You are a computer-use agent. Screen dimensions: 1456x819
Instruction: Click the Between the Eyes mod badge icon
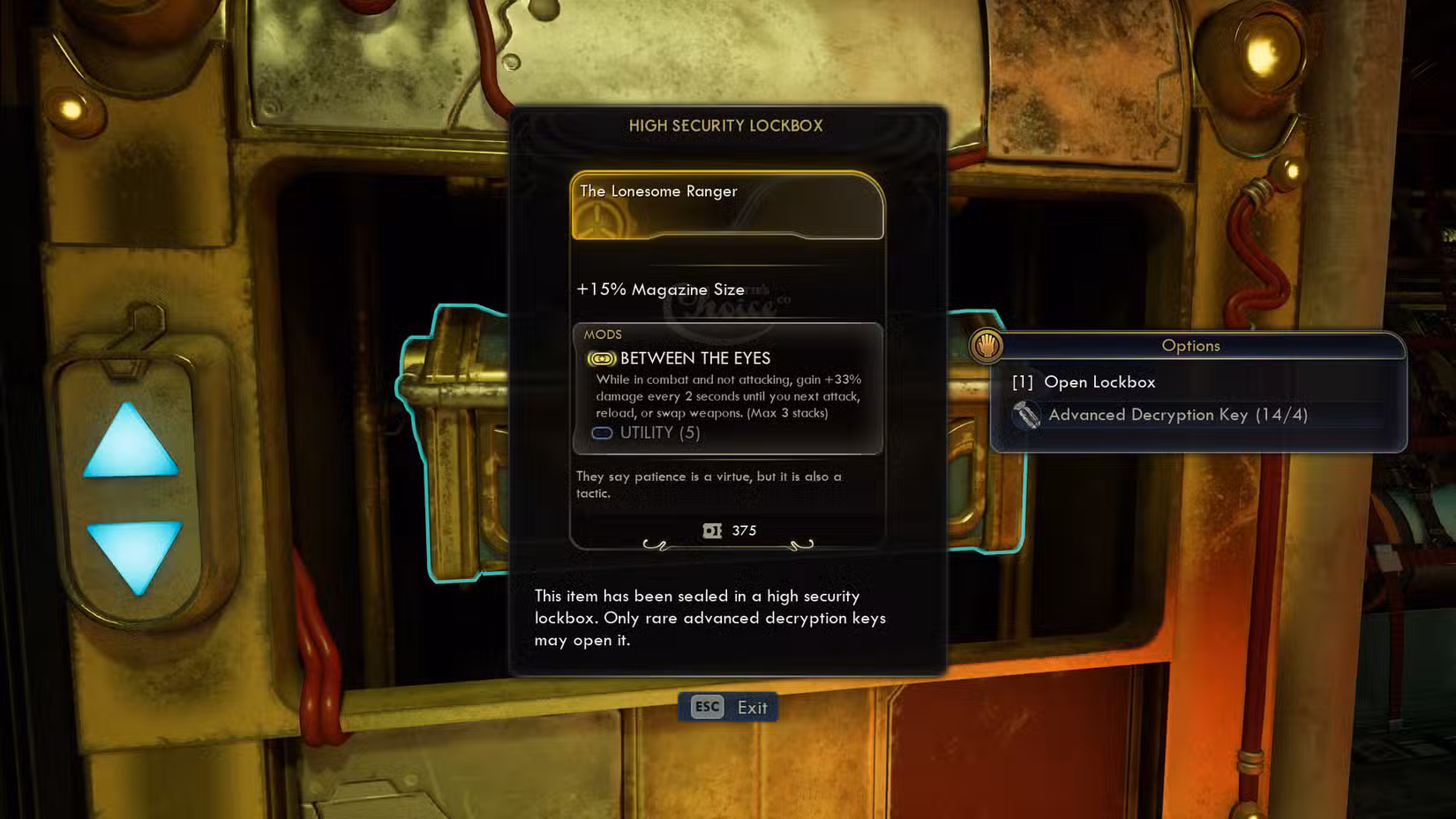[601, 358]
